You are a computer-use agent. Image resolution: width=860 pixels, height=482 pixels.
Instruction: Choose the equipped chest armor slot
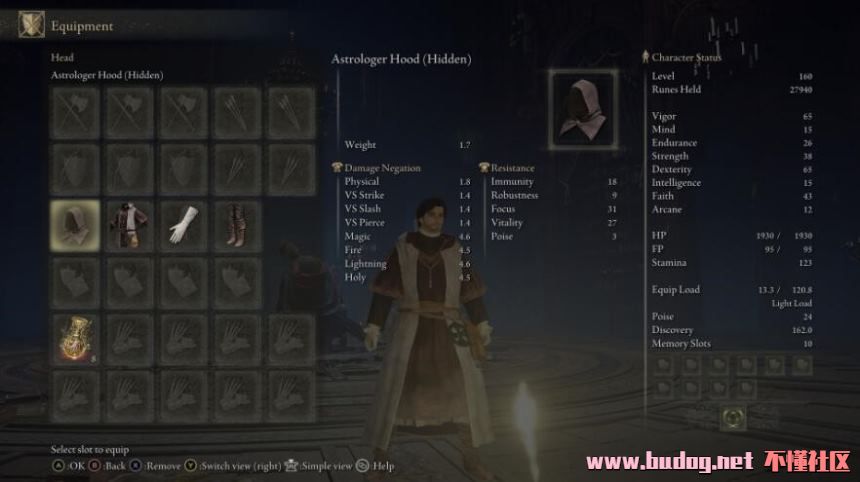pos(128,225)
